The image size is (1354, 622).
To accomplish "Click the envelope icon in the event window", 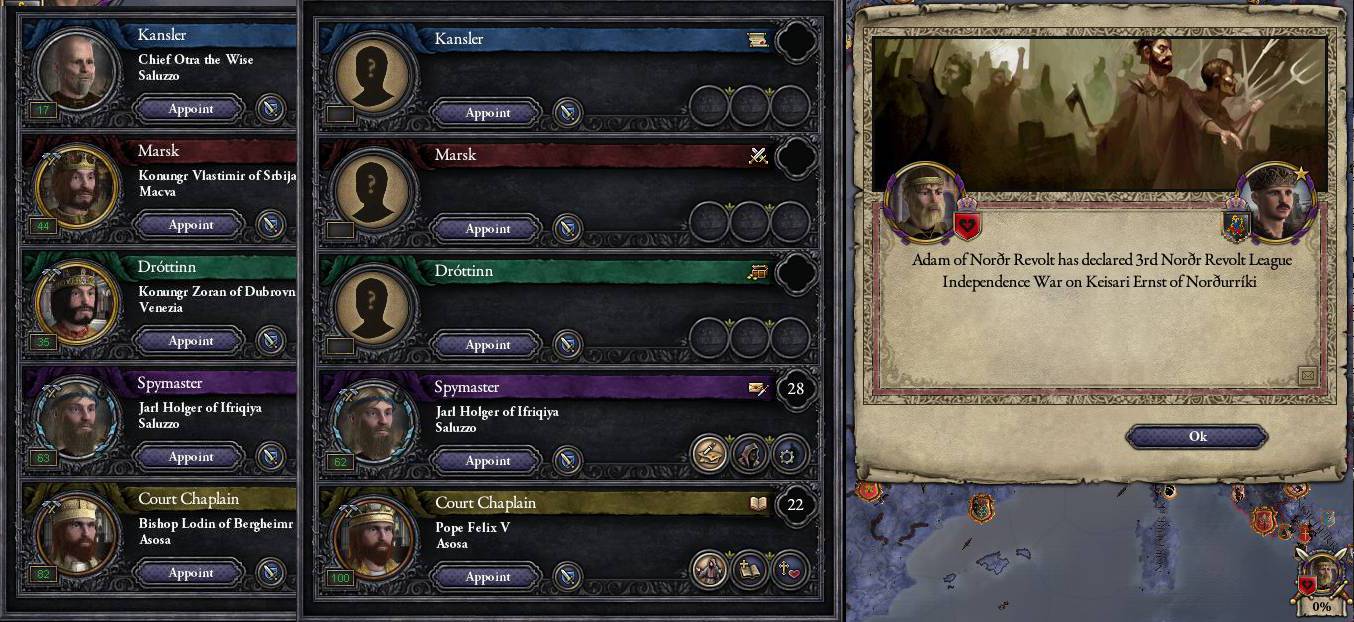I will (x=1306, y=375).
